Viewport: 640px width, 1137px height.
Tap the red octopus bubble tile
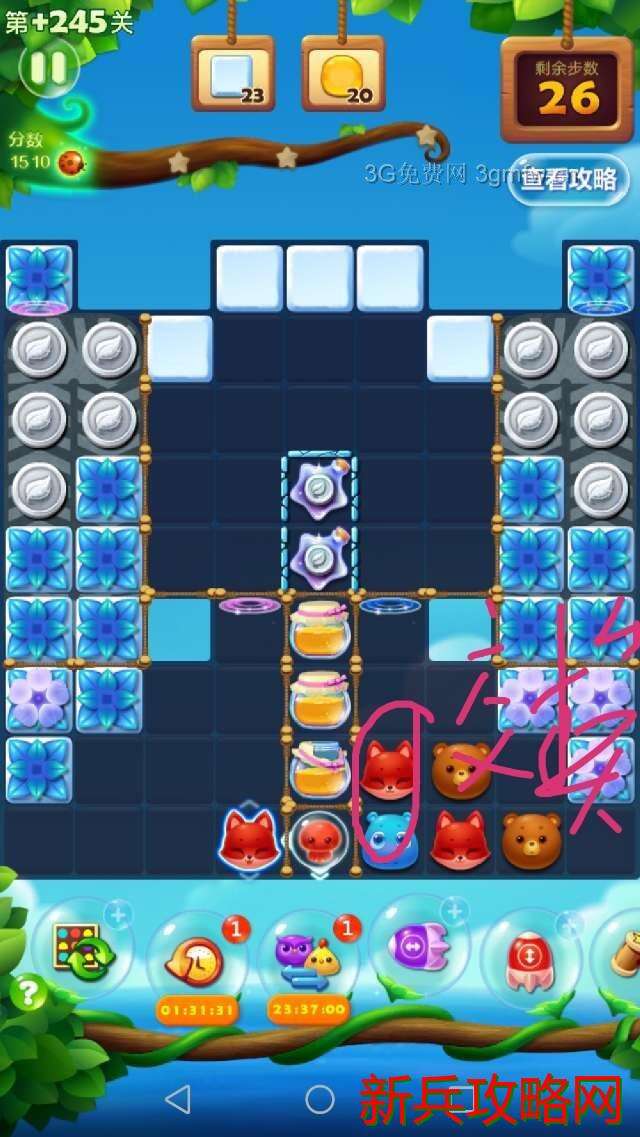tap(319, 840)
